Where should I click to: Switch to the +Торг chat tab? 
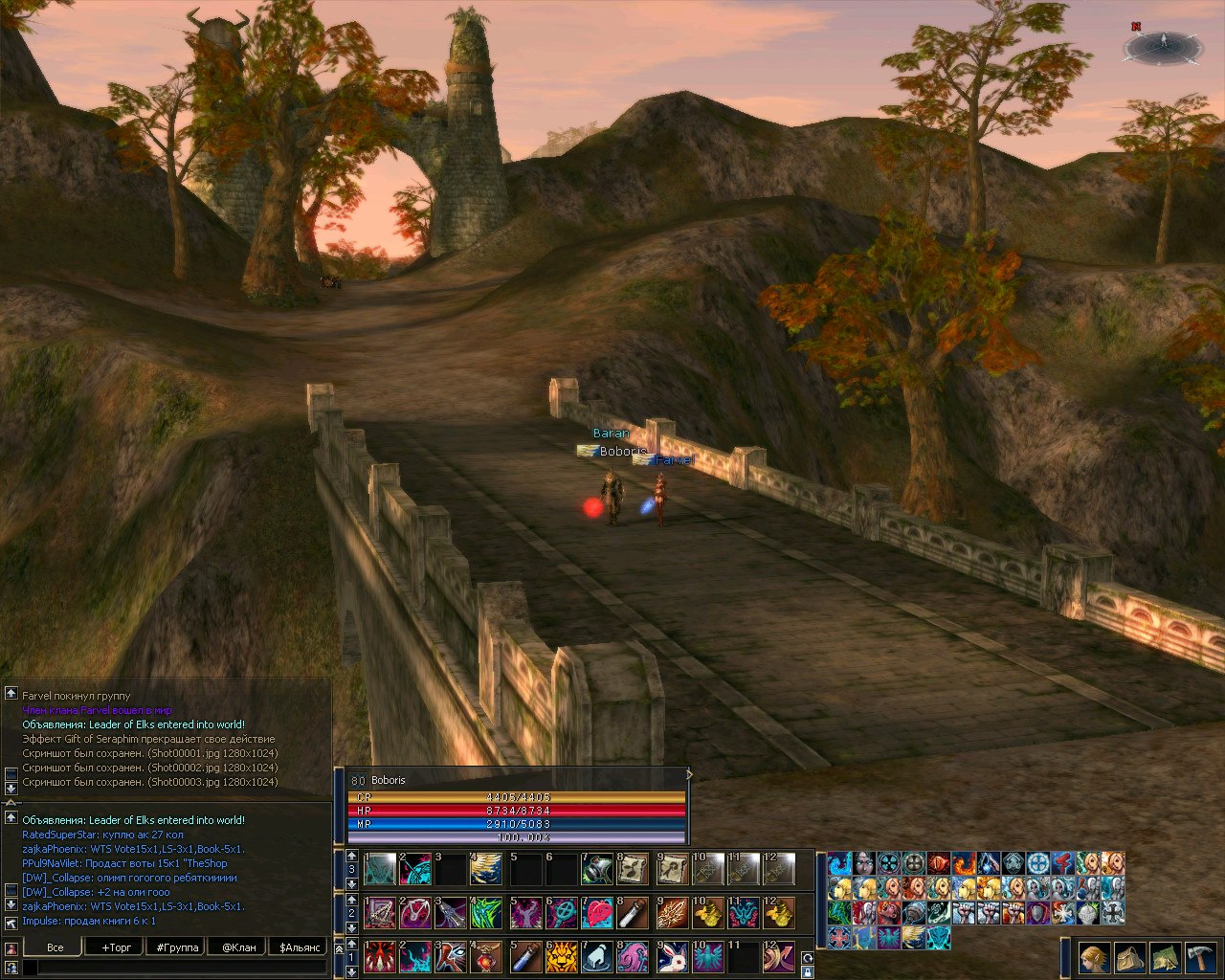click(116, 947)
